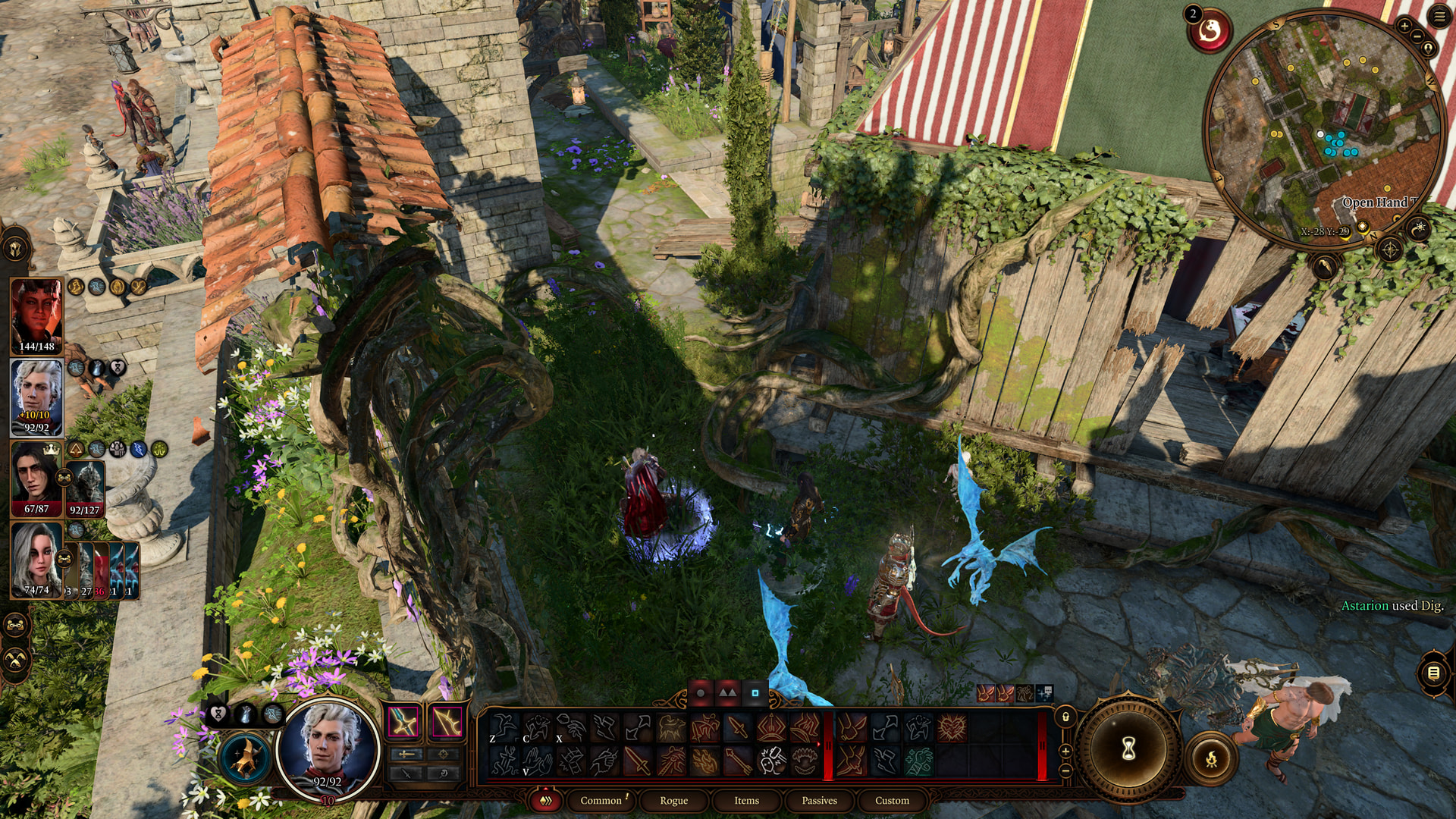Zoom in on the minimap
The image size is (1456, 819).
[x=1404, y=26]
